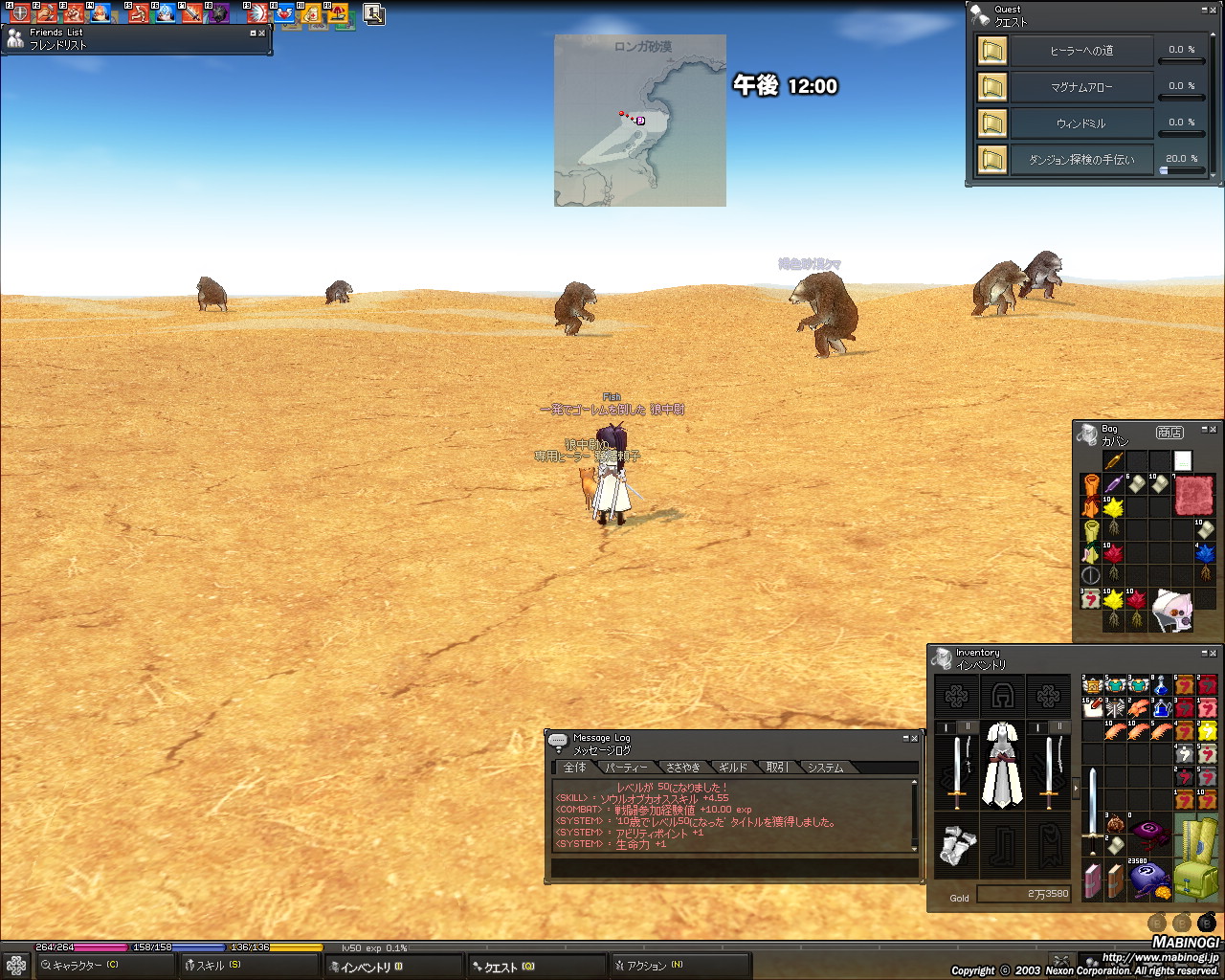Screen dimensions: 1225x980
Task: Show the ギルド chat tab
Action: pos(733,768)
